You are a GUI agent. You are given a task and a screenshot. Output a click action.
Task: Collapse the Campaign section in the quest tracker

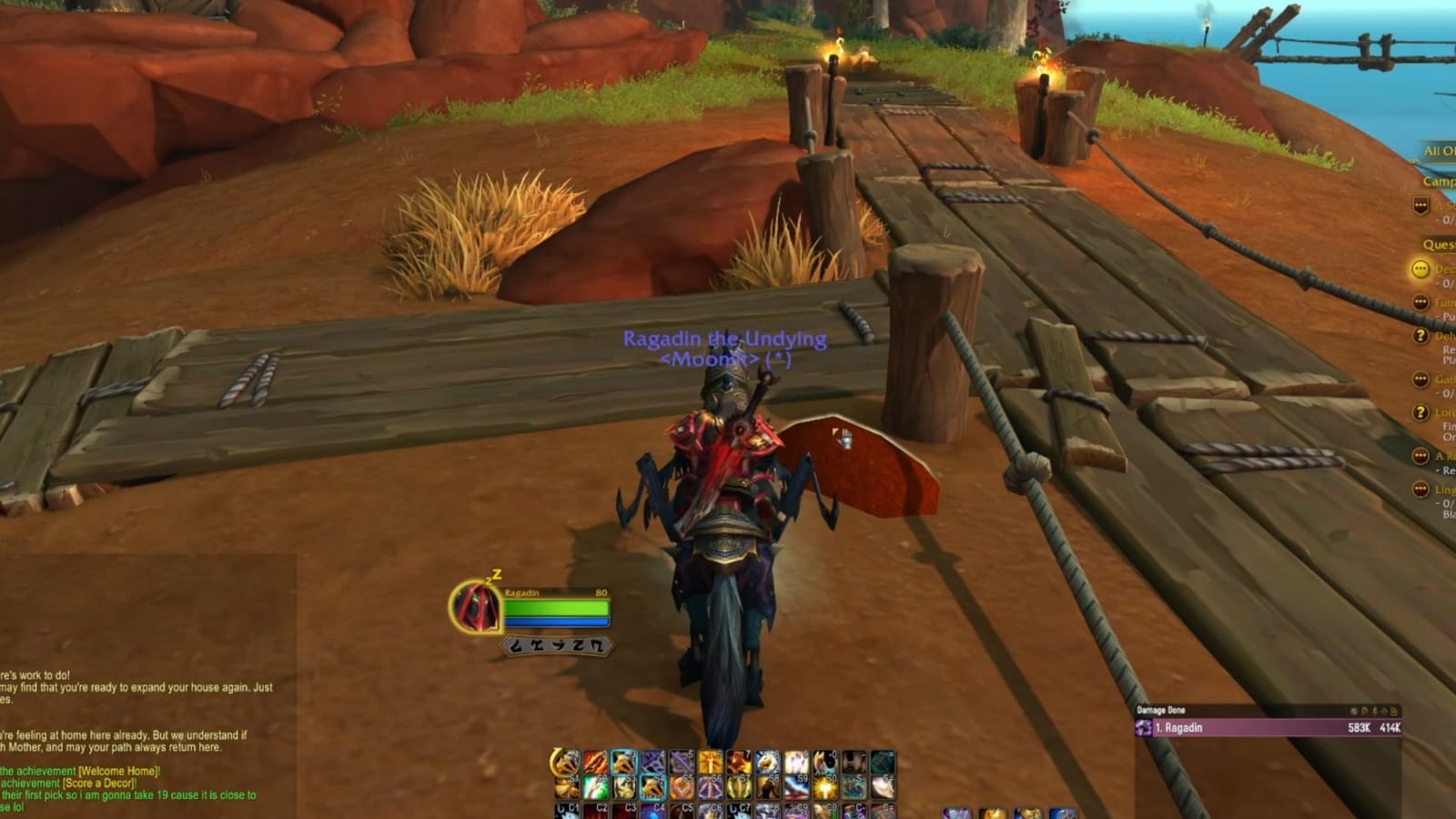click(x=1438, y=180)
